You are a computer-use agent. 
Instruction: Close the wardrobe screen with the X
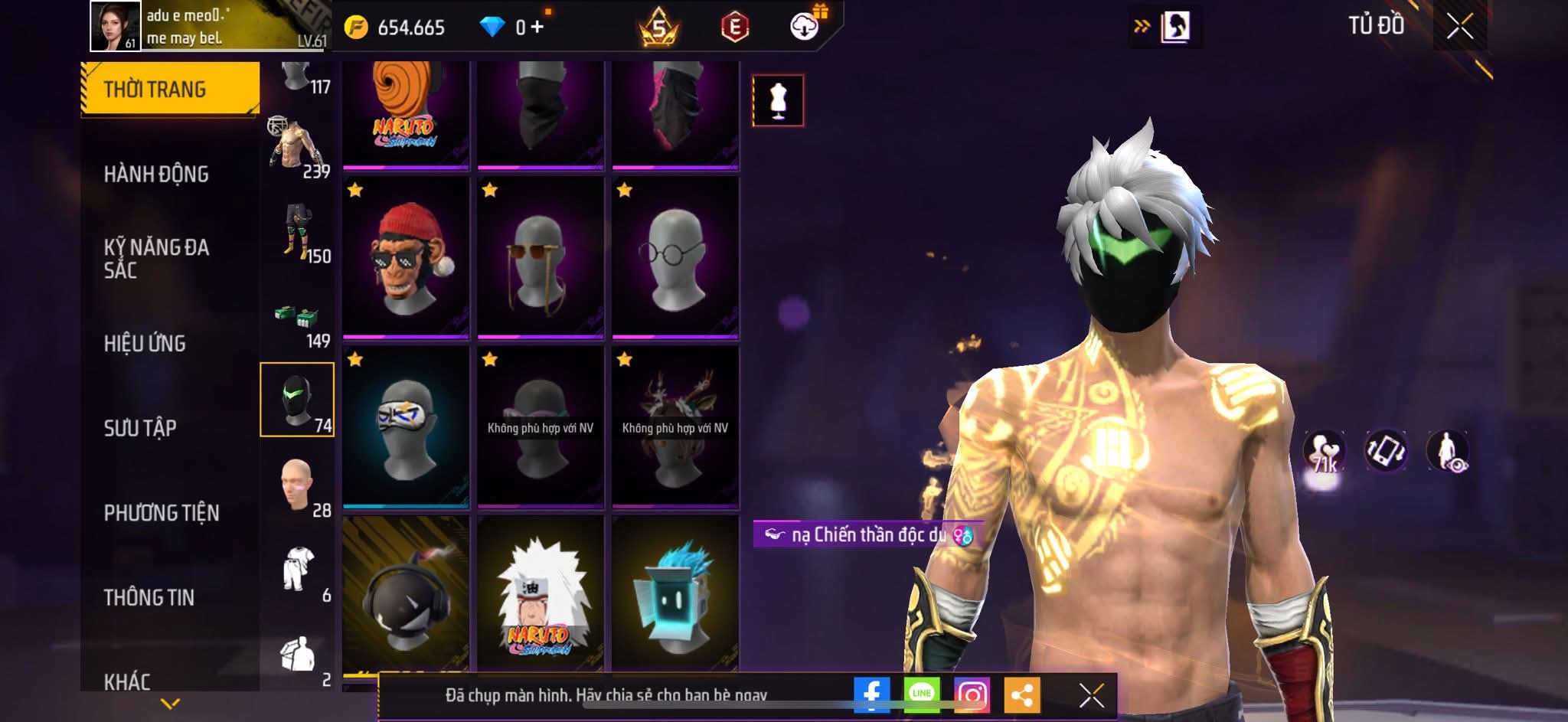pyautogui.click(x=1459, y=27)
